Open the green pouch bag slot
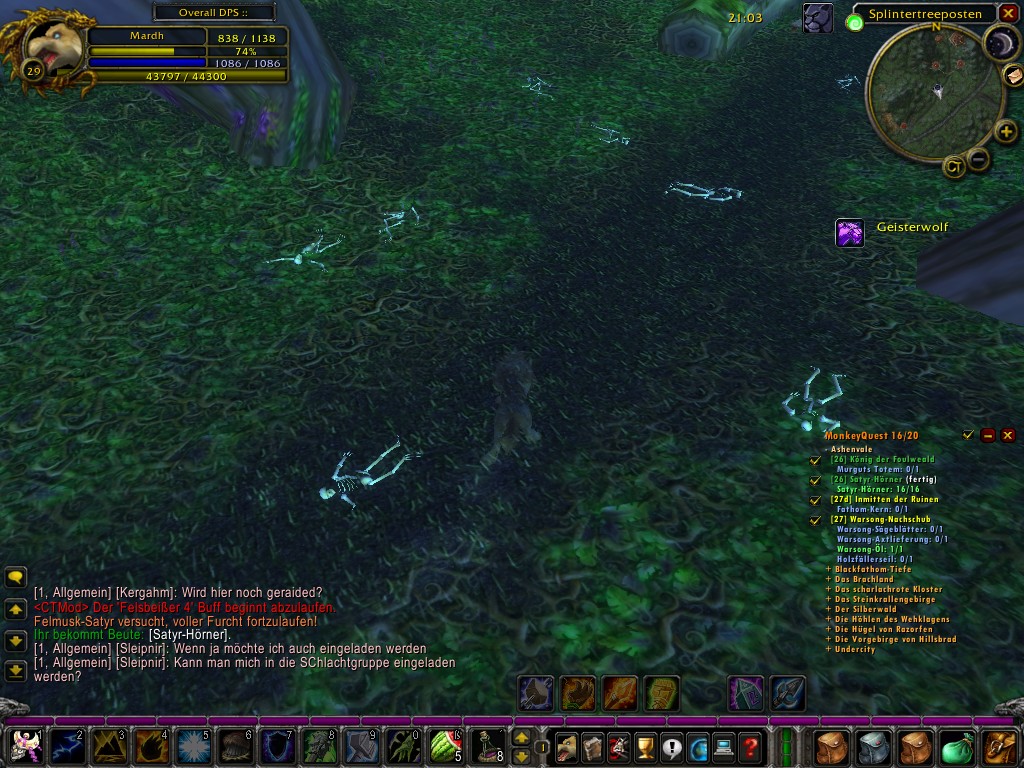Viewport: 1024px width, 768px height. click(958, 746)
